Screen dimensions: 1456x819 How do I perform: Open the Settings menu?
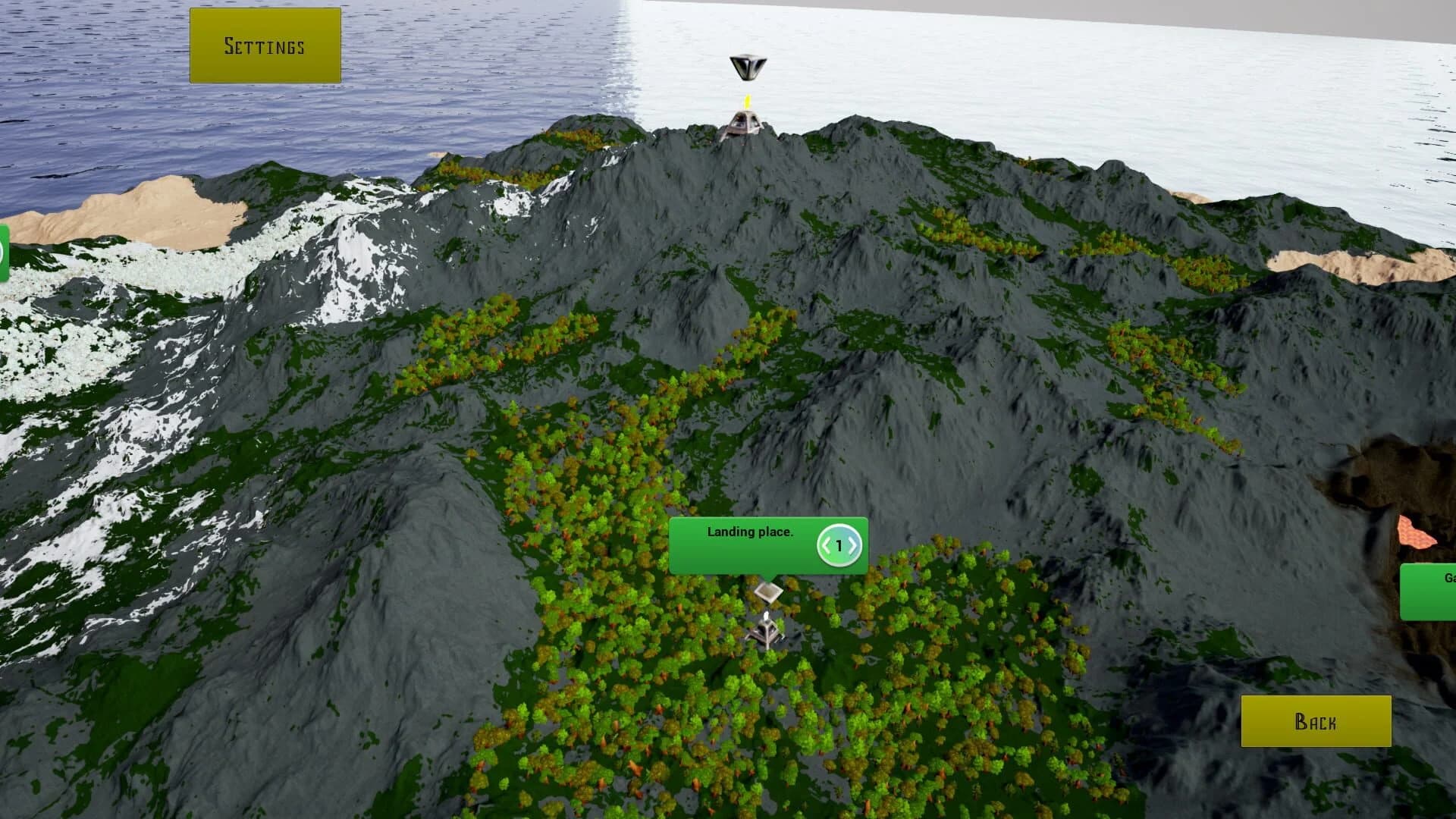[x=264, y=44]
